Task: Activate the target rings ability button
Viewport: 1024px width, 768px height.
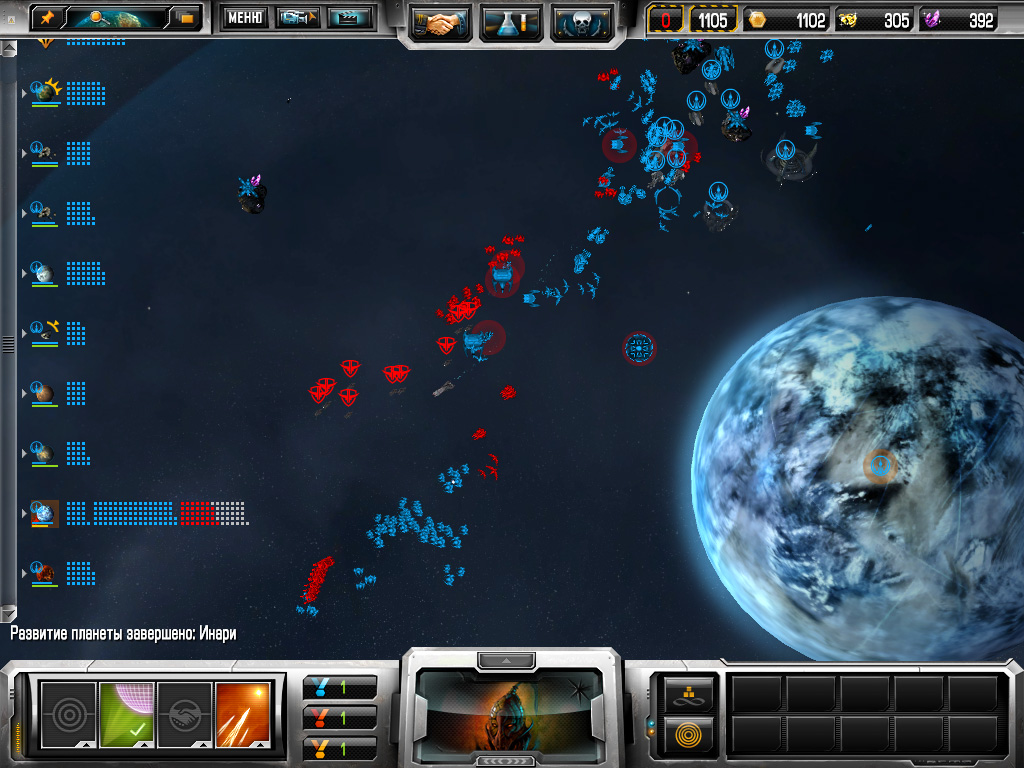Action: click(68, 713)
